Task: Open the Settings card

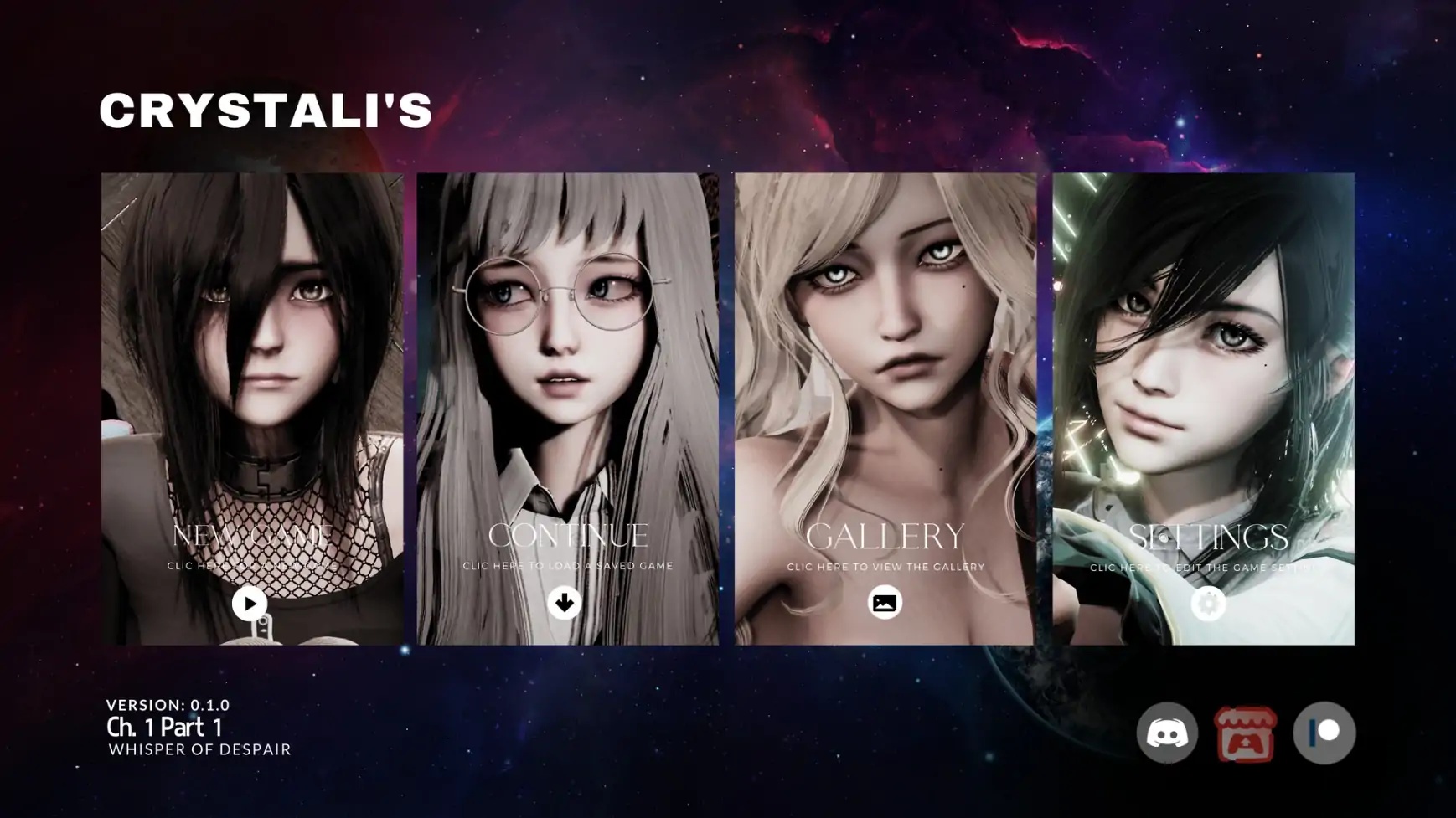Action: coord(1203,409)
